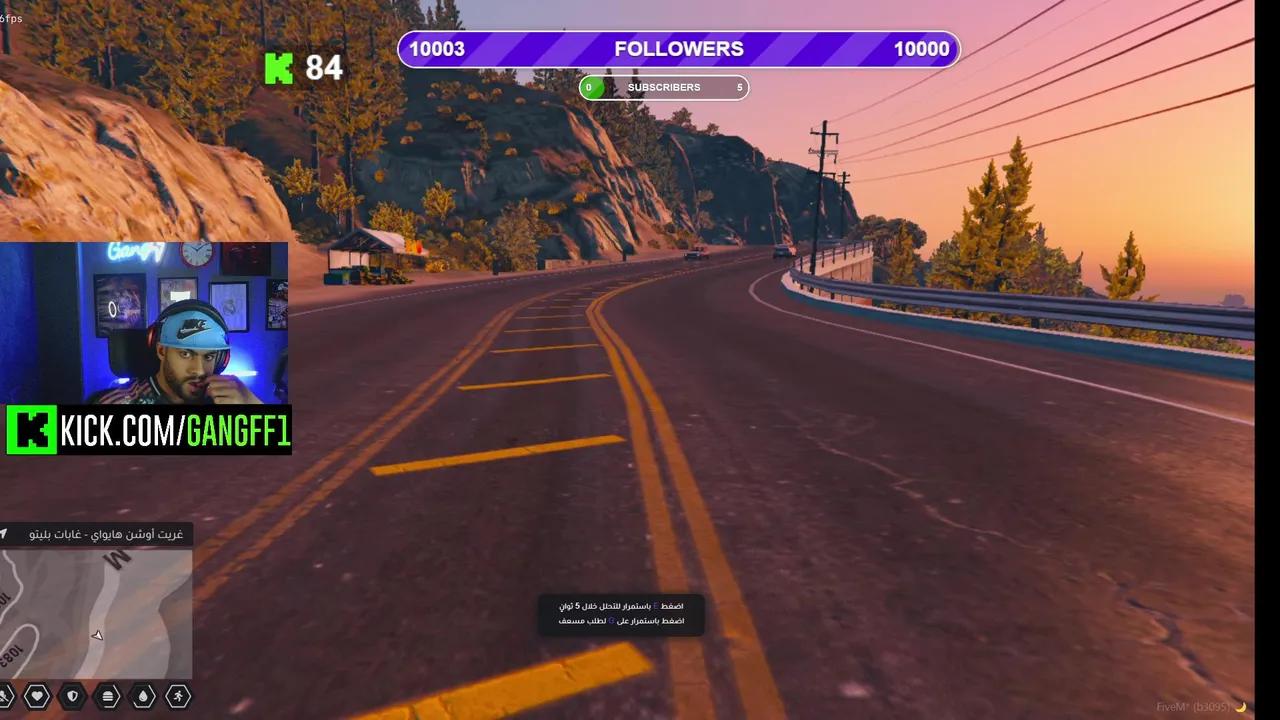This screenshot has width=1280, height=720.
Task: Toggle the green subscriber counter badge
Action: tap(589, 87)
